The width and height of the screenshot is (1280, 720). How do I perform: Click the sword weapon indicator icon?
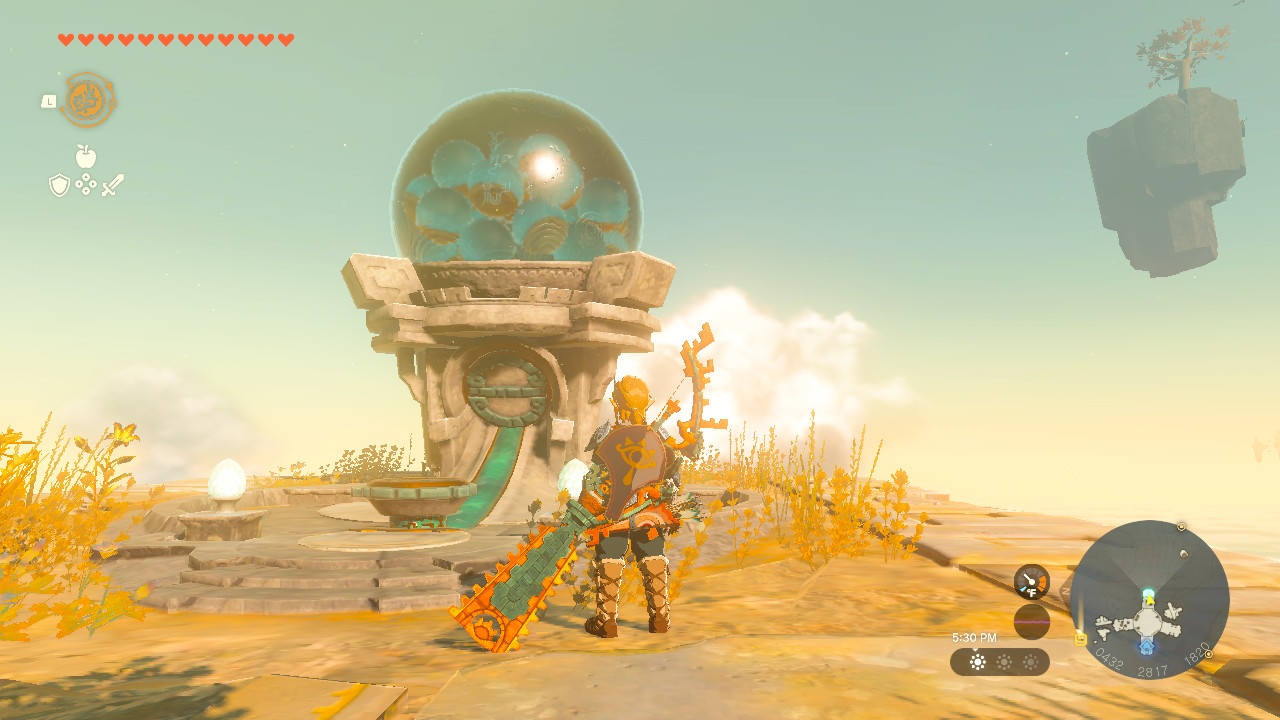coord(113,185)
